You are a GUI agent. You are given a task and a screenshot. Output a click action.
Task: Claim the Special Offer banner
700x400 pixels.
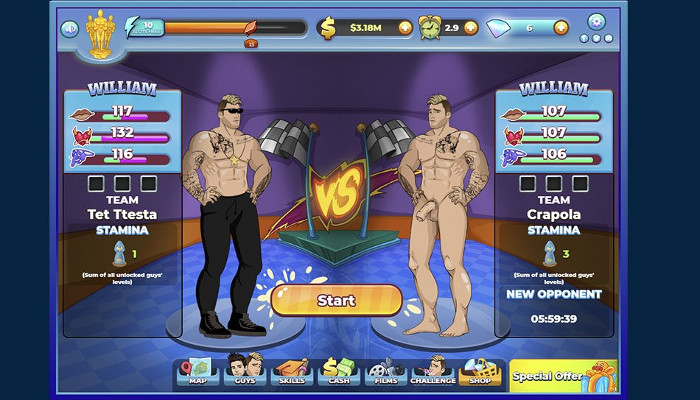[x=563, y=376]
